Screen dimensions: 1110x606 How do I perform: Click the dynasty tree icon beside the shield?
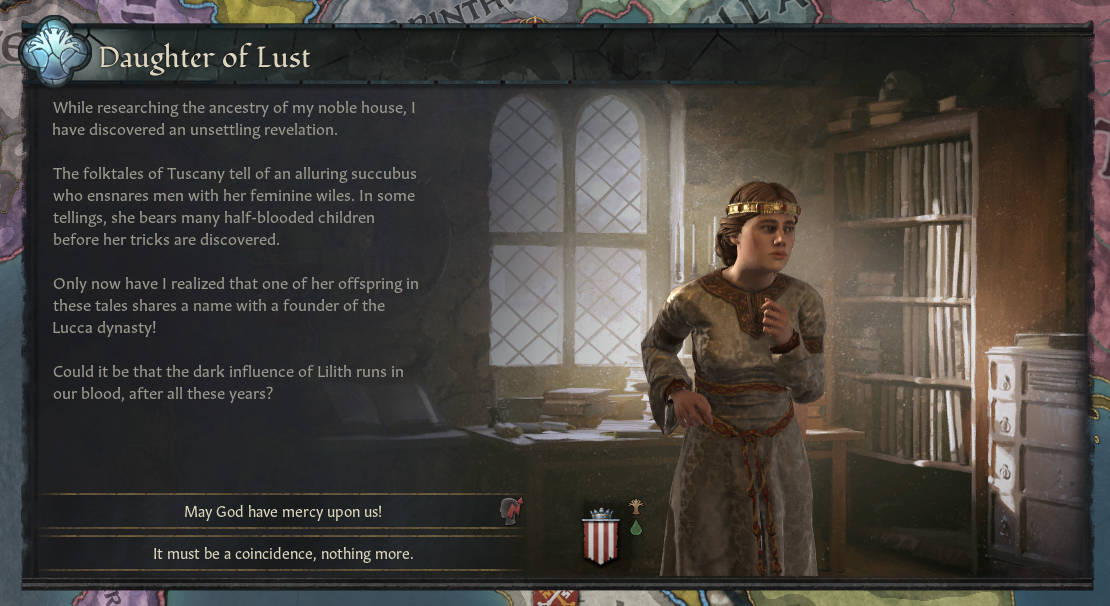click(x=636, y=507)
